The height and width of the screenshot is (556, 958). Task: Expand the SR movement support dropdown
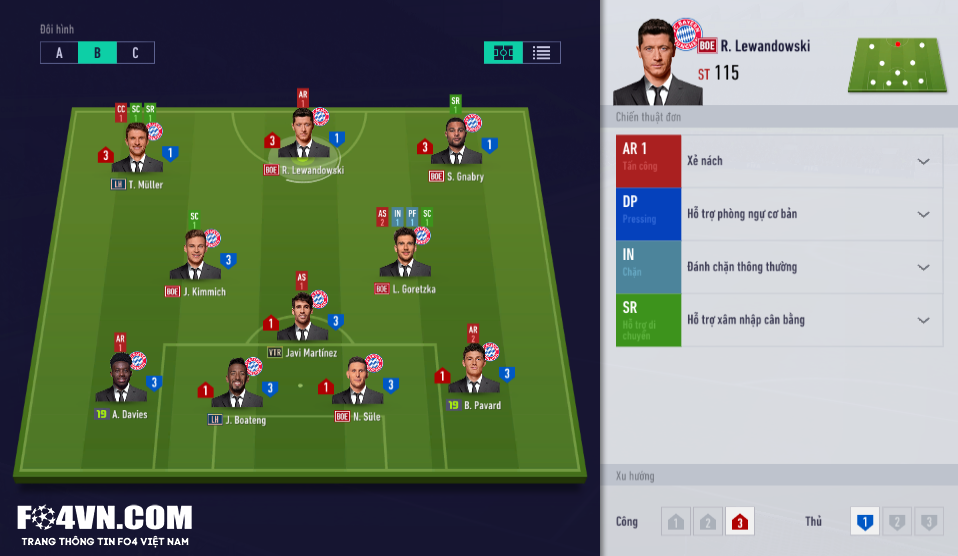[923, 320]
